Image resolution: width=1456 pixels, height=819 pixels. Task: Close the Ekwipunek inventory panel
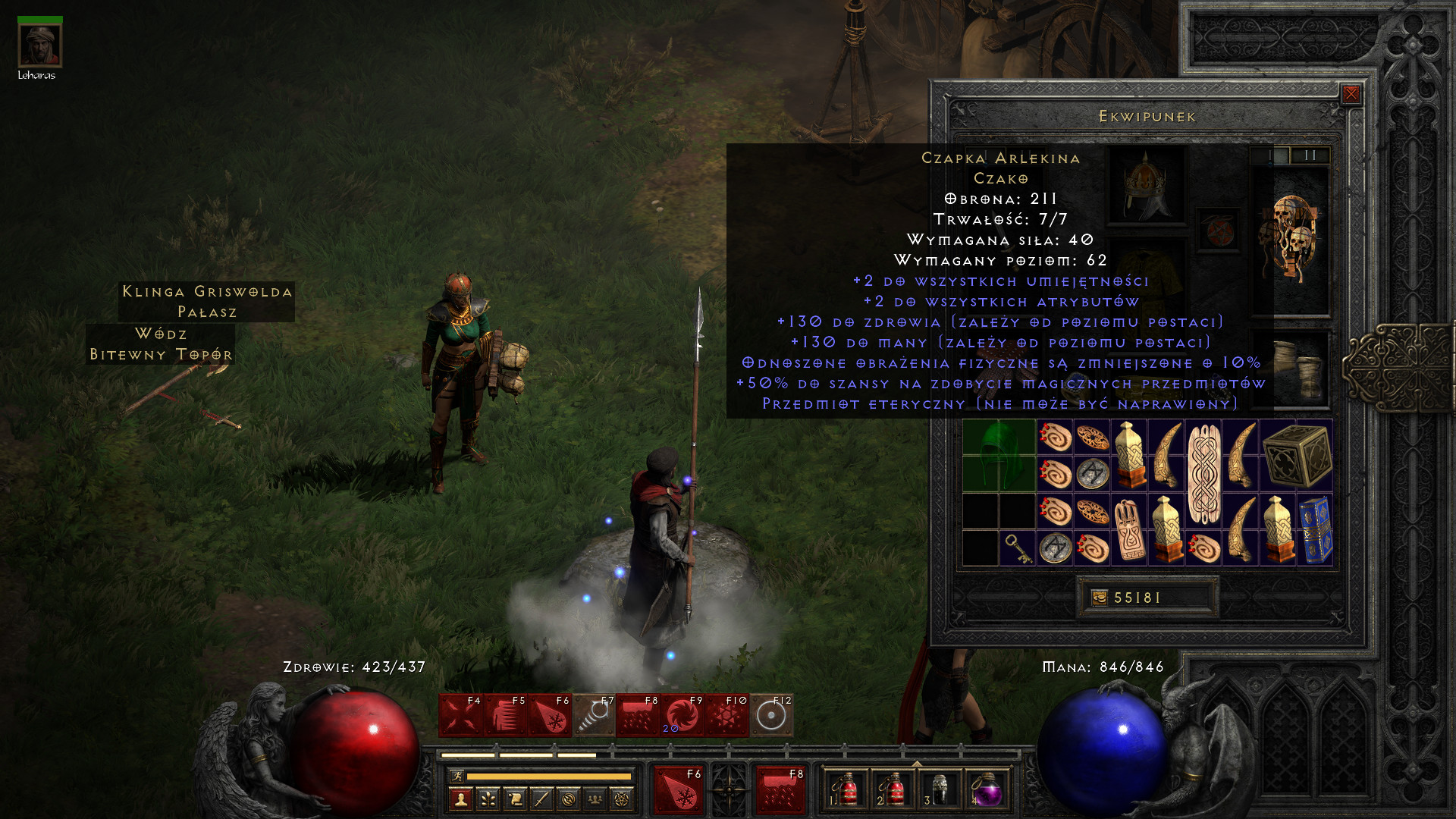(1351, 94)
